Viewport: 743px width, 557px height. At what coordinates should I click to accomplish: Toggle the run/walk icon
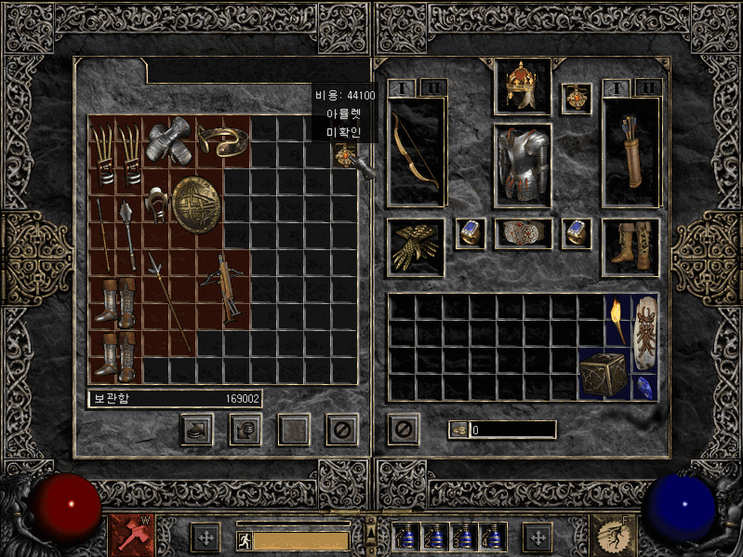(x=241, y=539)
